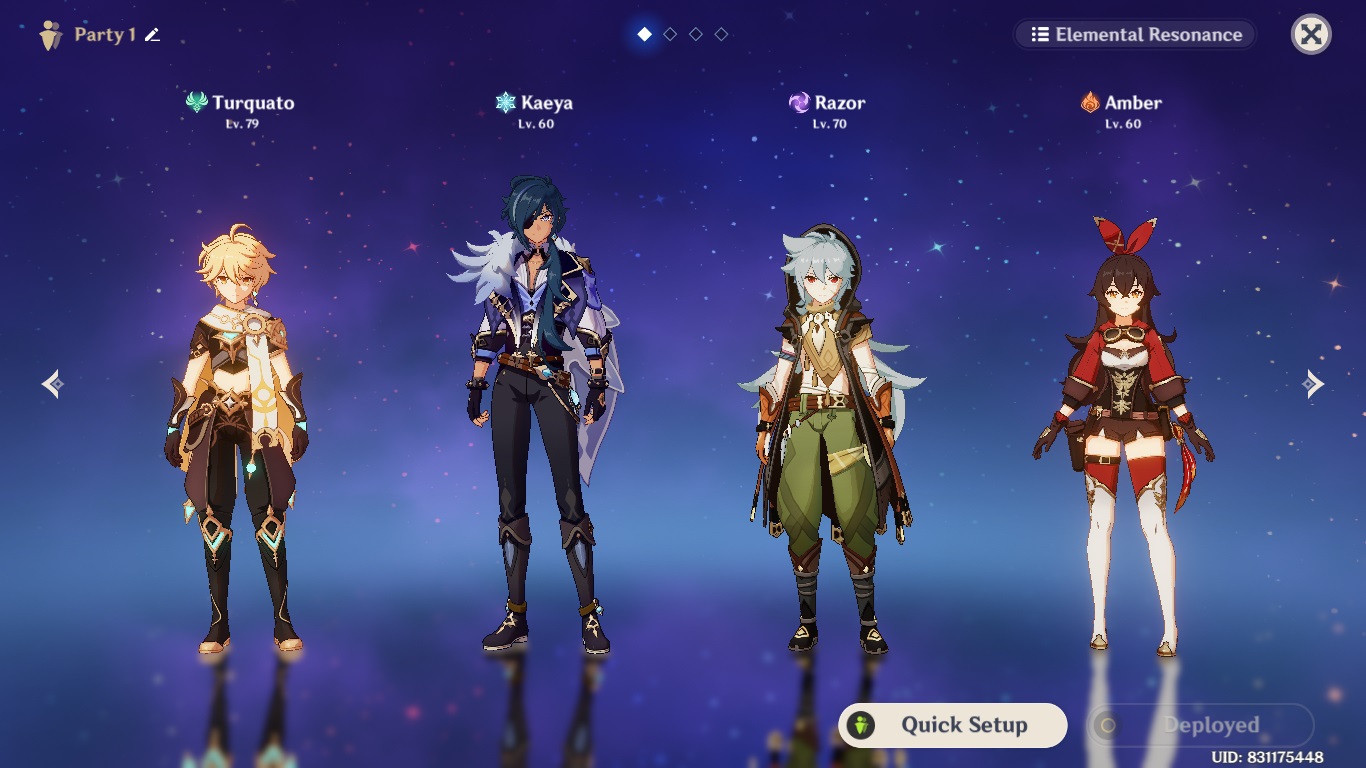The image size is (1366, 768).
Task: Jump to the fourth party page indicator
Action: coord(721,35)
